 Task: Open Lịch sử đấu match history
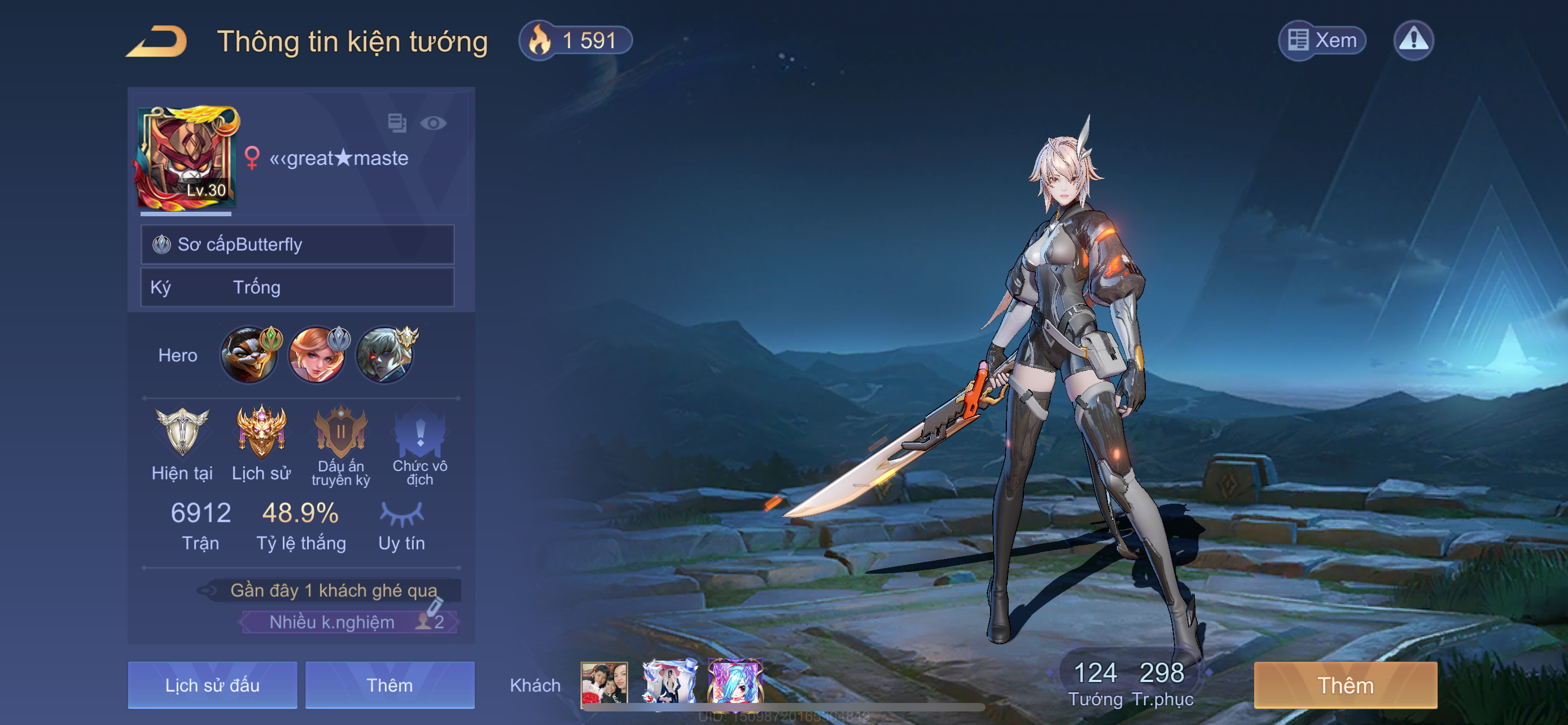212,685
